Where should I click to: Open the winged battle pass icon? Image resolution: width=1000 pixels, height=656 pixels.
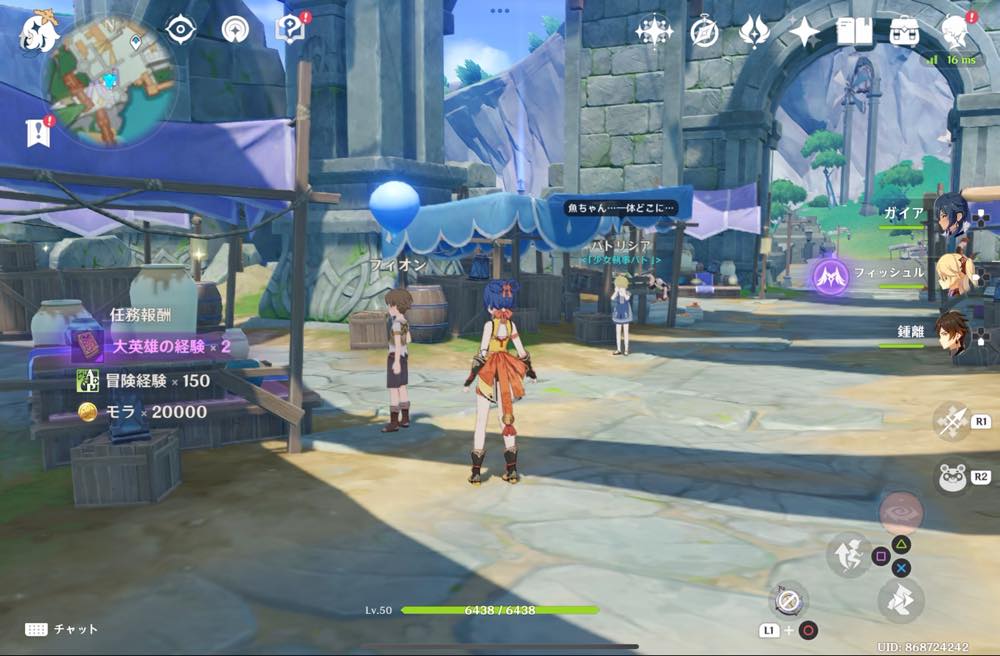pos(754,32)
